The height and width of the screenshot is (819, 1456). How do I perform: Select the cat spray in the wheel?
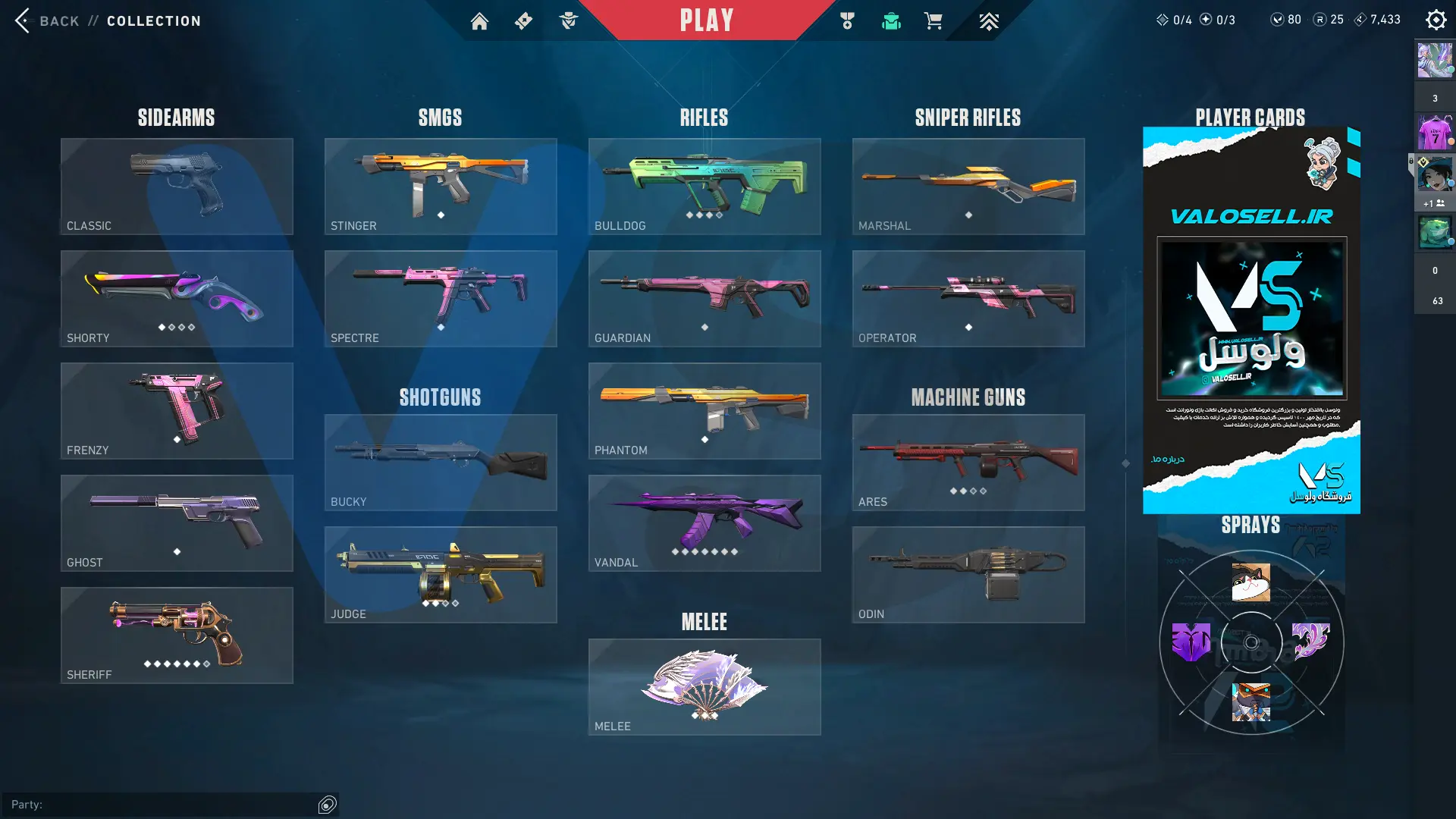[1251, 582]
